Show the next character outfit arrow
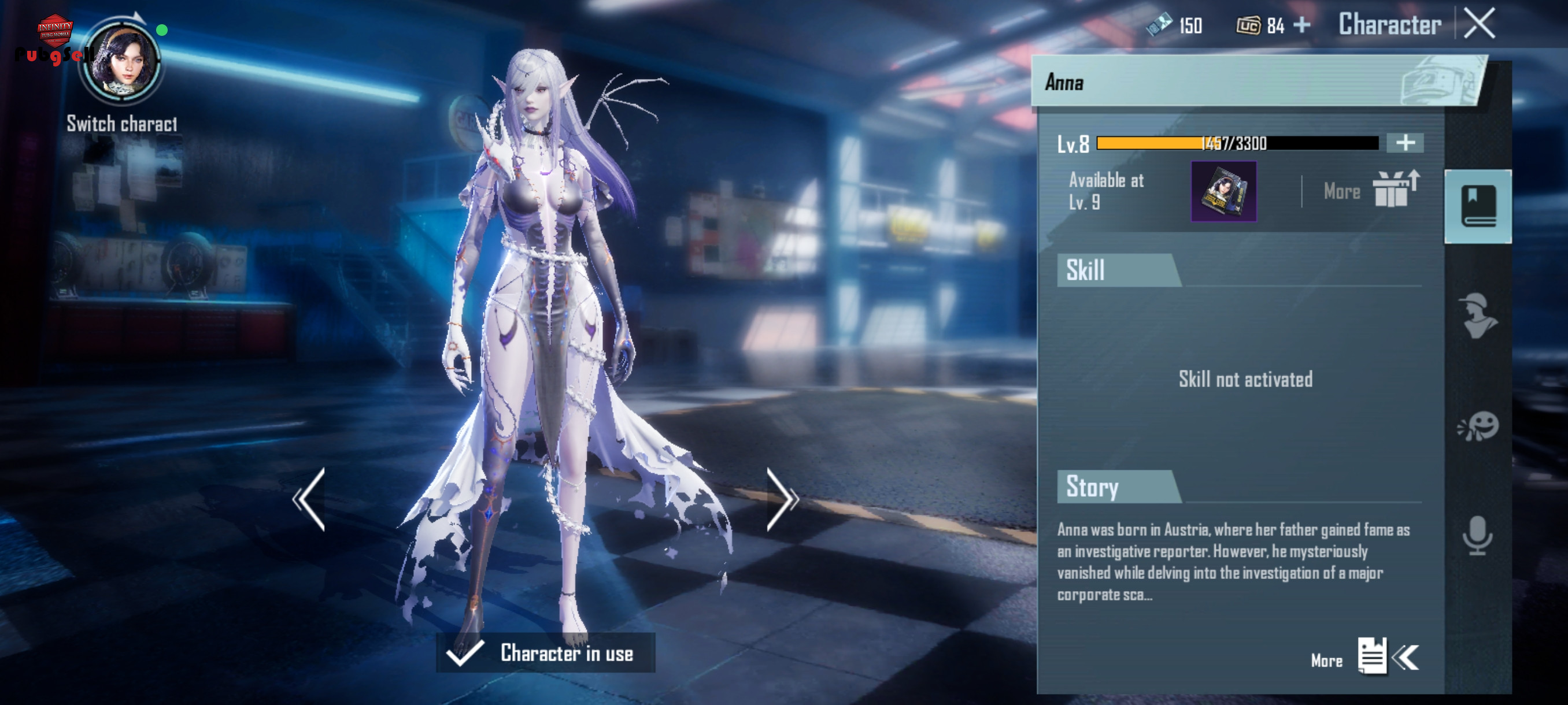This screenshot has height=705, width=1568. point(782,499)
